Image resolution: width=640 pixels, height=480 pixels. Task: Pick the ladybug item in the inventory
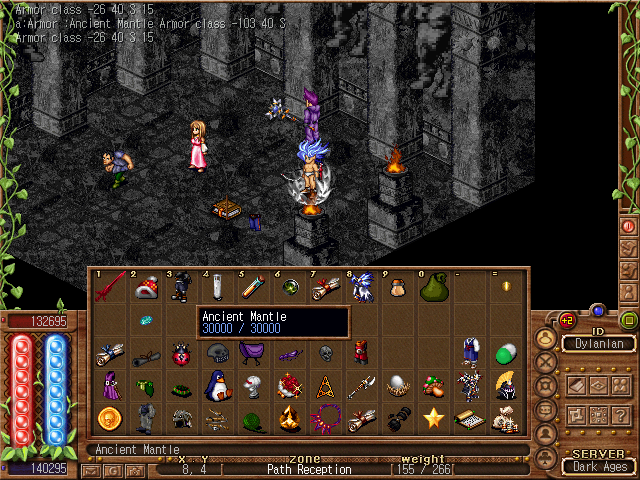(x=181, y=353)
